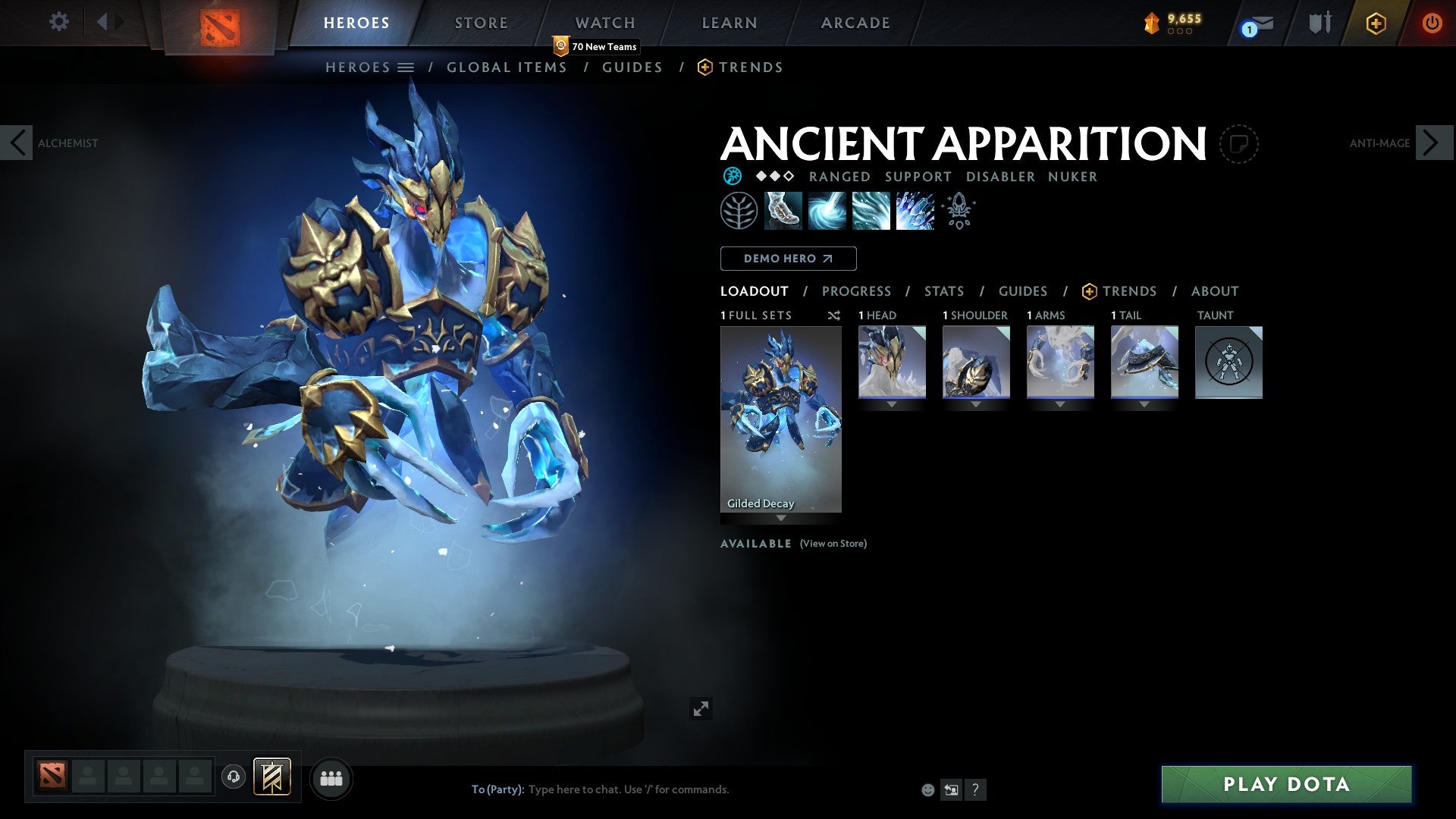
Task: Launch the Demo Hero mode
Action: click(x=788, y=259)
